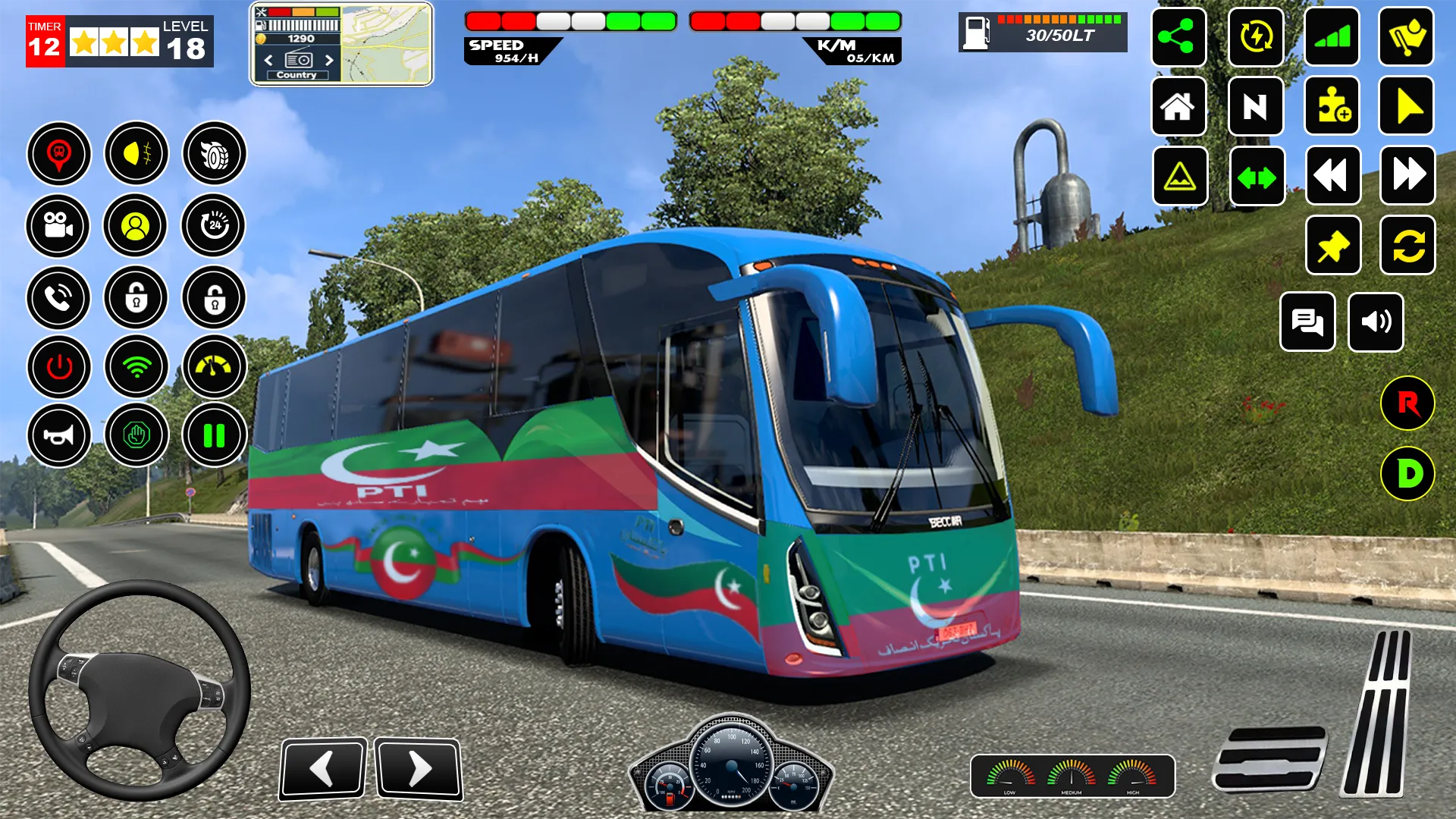Tap the horn icon

(59, 436)
